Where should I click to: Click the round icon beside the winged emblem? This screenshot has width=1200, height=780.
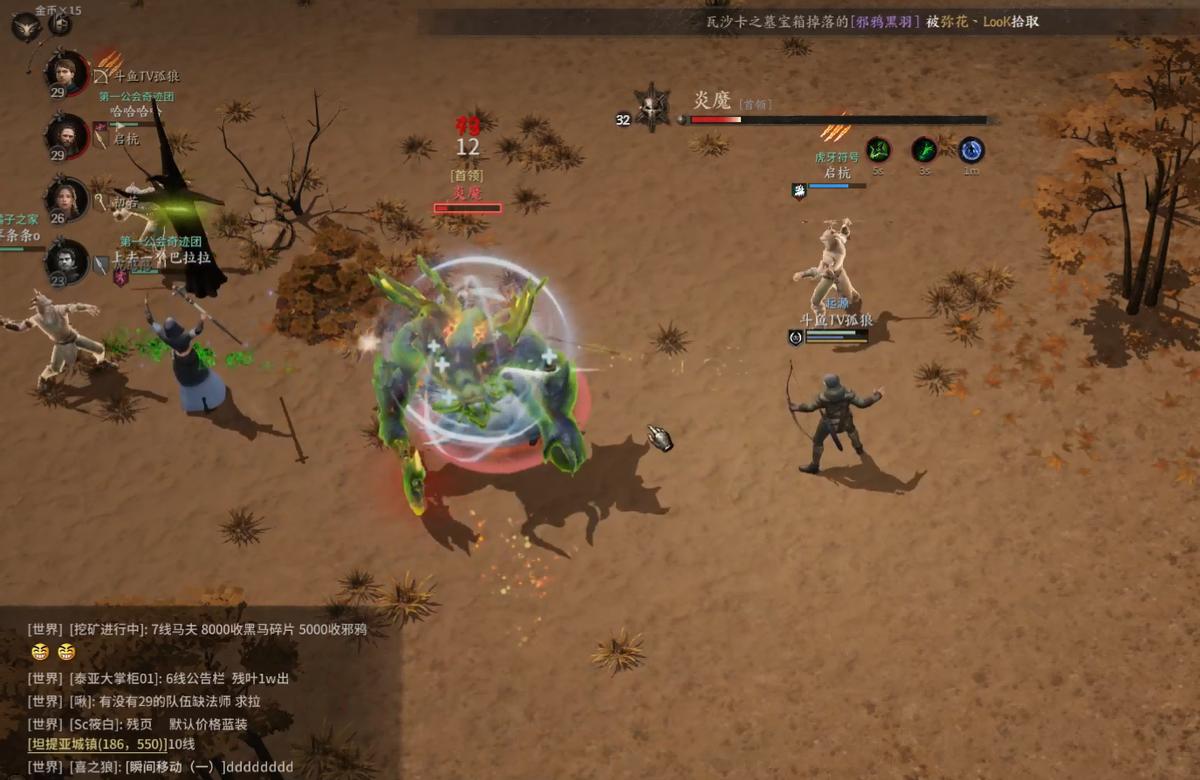click(60, 23)
